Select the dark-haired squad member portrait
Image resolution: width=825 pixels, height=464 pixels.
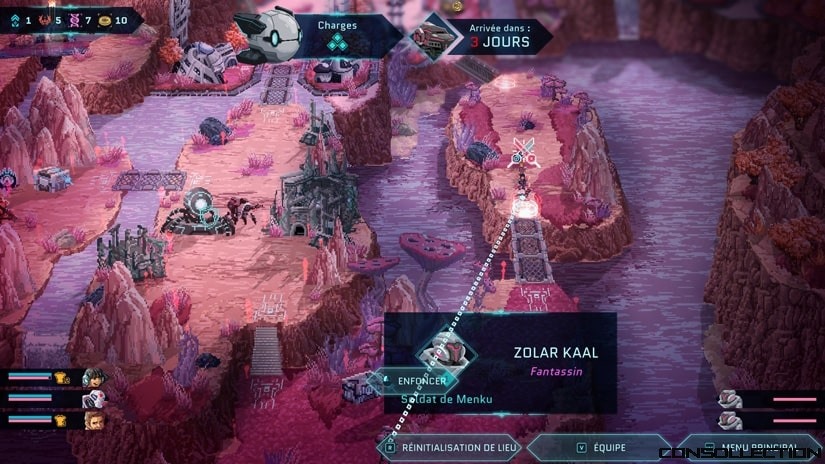pos(92,377)
